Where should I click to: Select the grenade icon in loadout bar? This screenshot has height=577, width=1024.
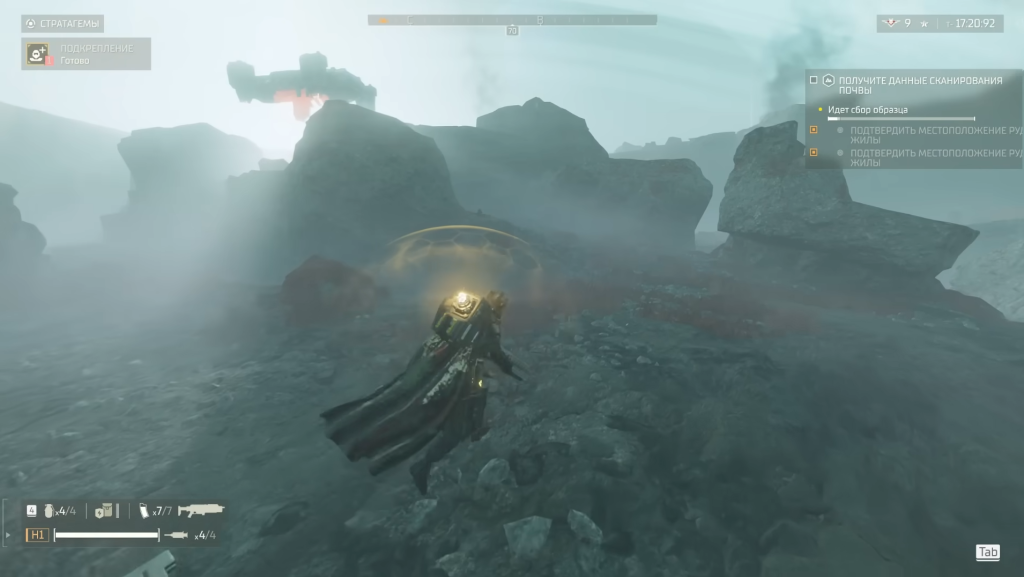[47, 510]
